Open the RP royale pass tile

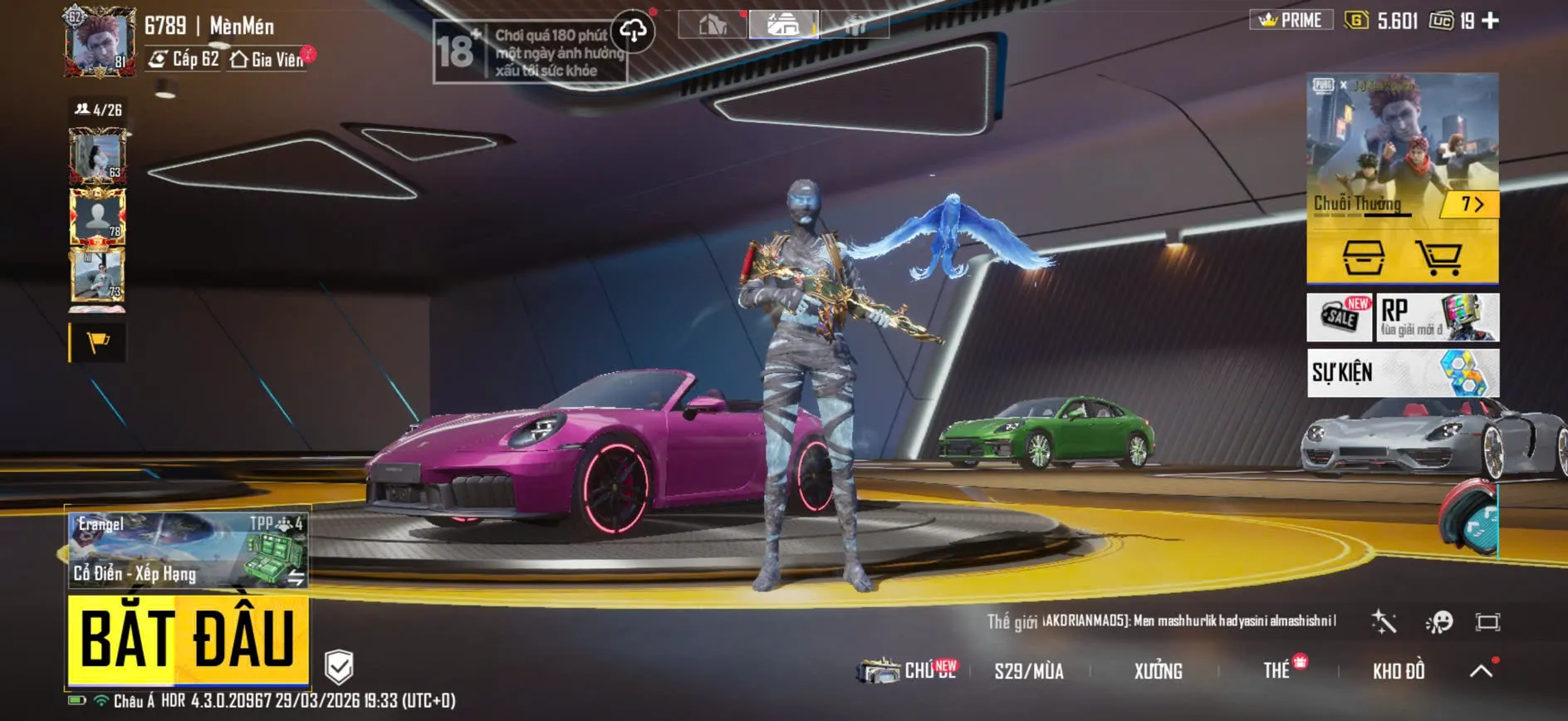tap(1438, 316)
